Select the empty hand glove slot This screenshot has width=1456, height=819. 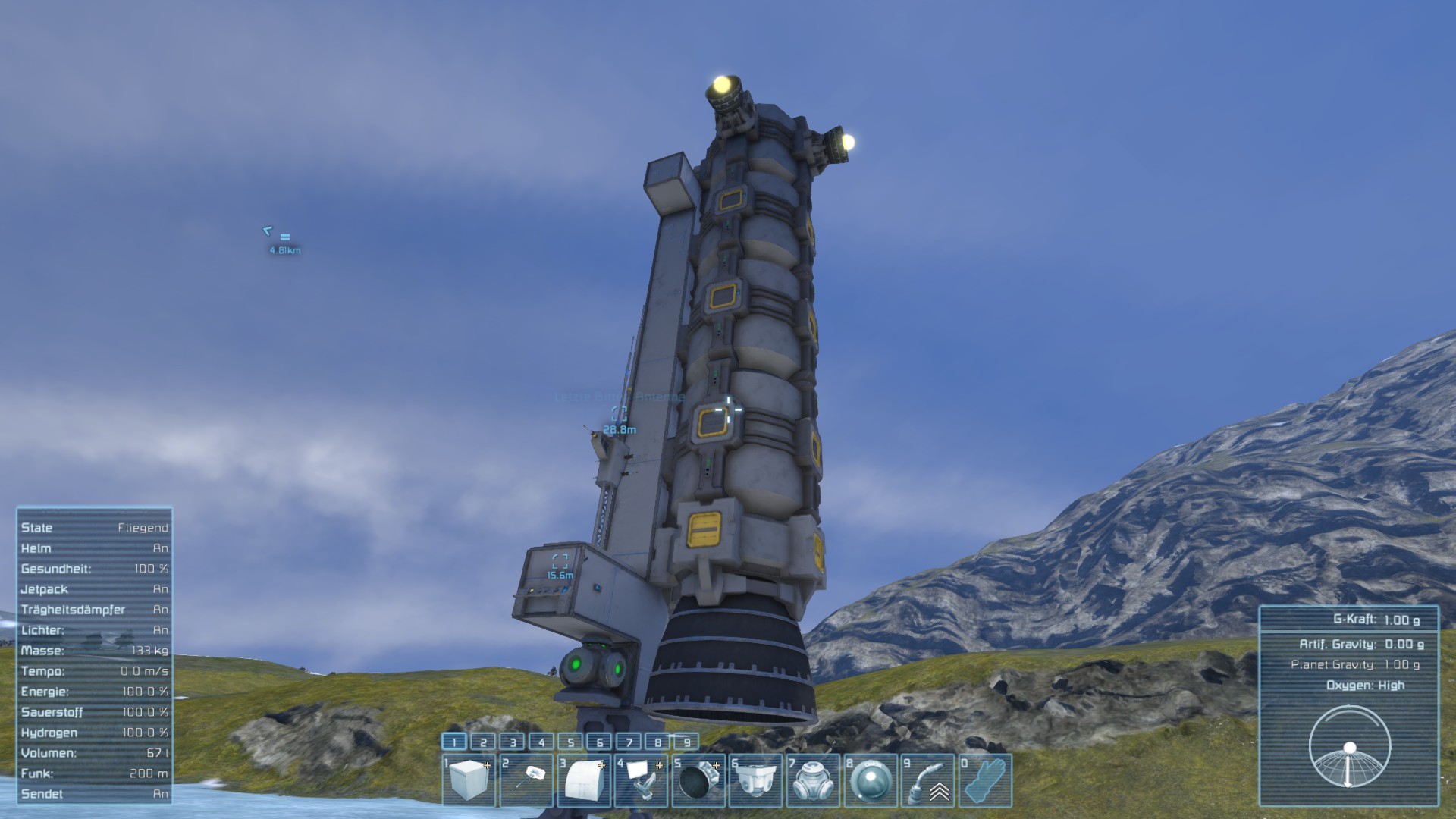pos(986,780)
